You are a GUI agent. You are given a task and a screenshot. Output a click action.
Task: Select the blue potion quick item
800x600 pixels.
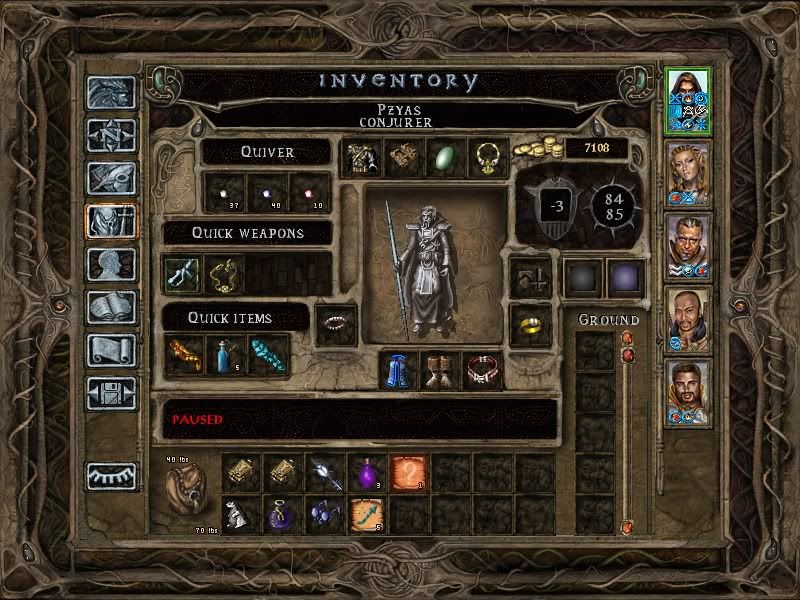[x=226, y=355]
